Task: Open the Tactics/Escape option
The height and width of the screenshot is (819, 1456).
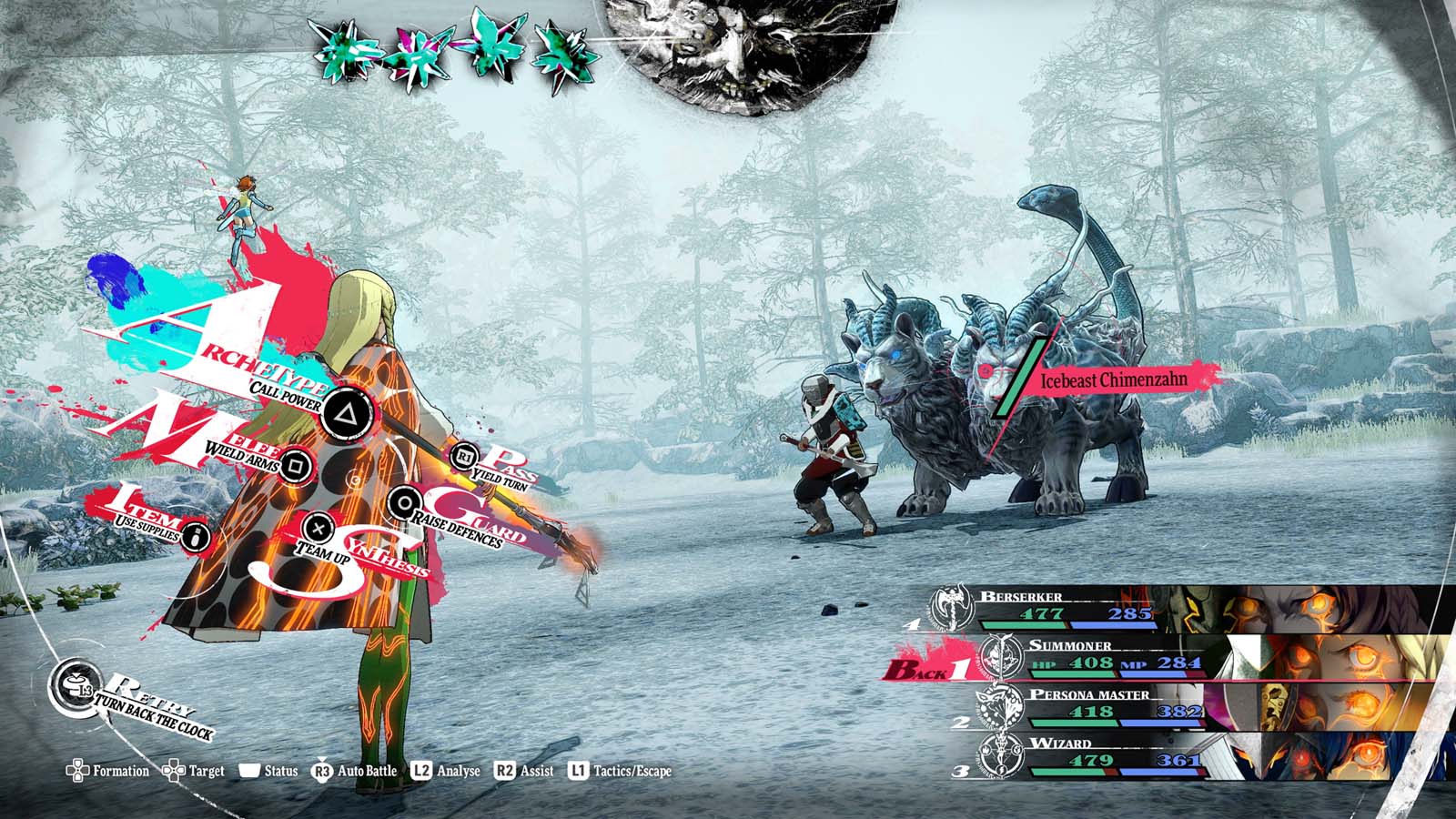Action: click(x=620, y=771)
